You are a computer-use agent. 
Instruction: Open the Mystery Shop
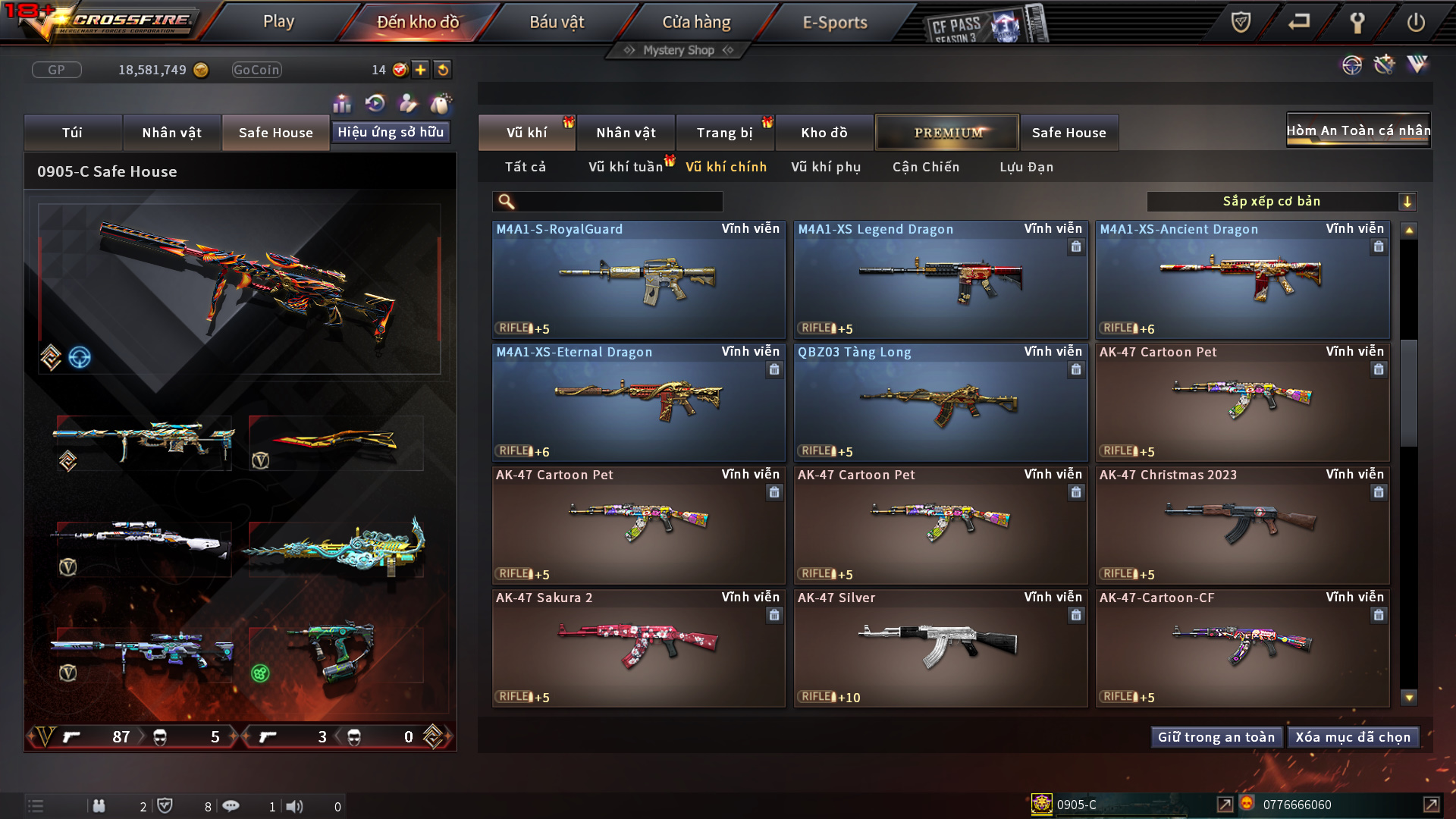[x=679, y=50]
